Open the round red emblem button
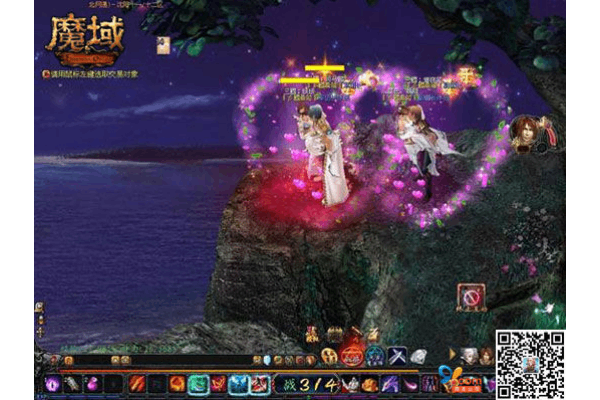This screenshot has height=400, width=600. (352, 356)
